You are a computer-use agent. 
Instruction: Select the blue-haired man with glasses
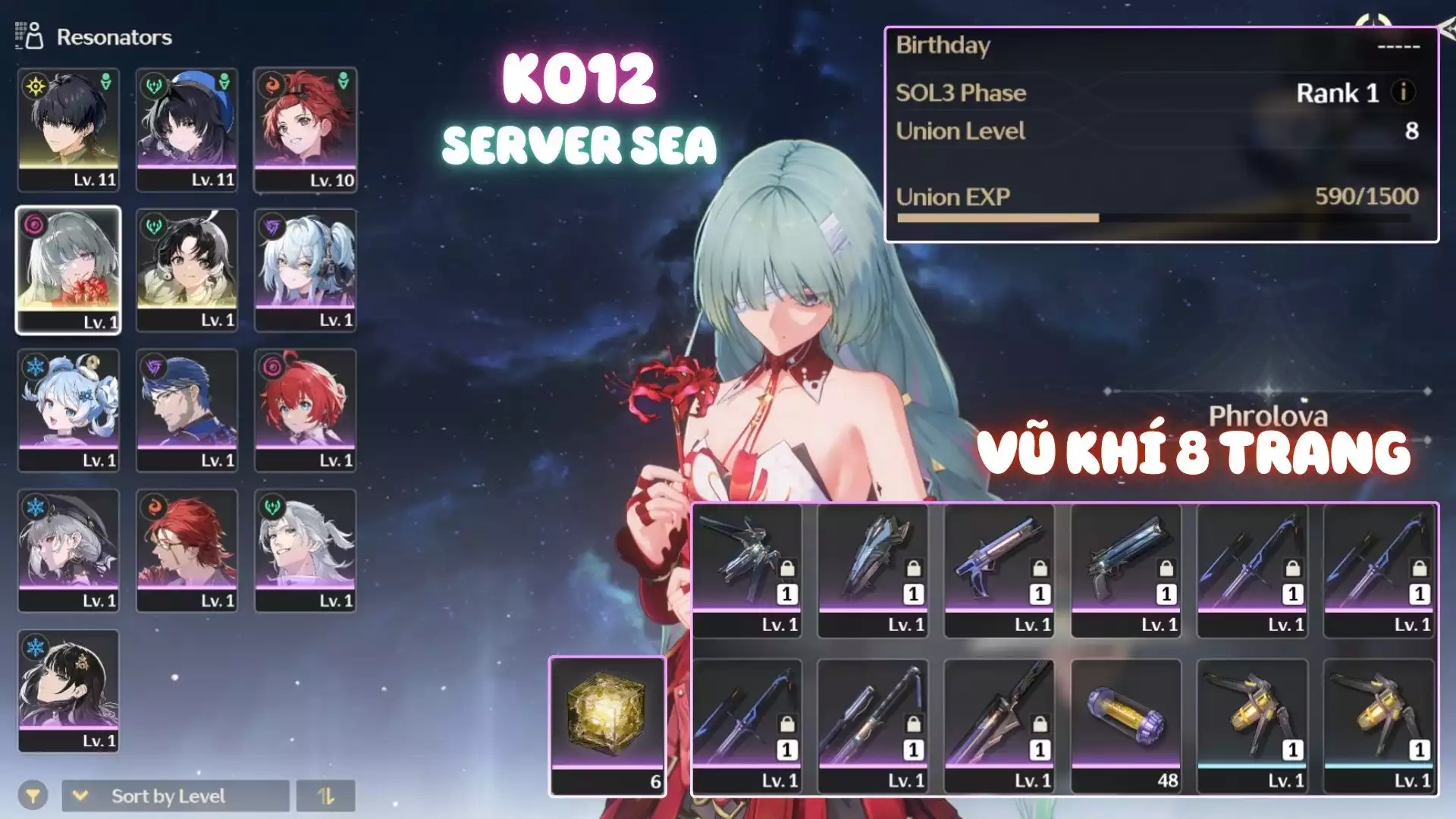click(x=187, y=409)
